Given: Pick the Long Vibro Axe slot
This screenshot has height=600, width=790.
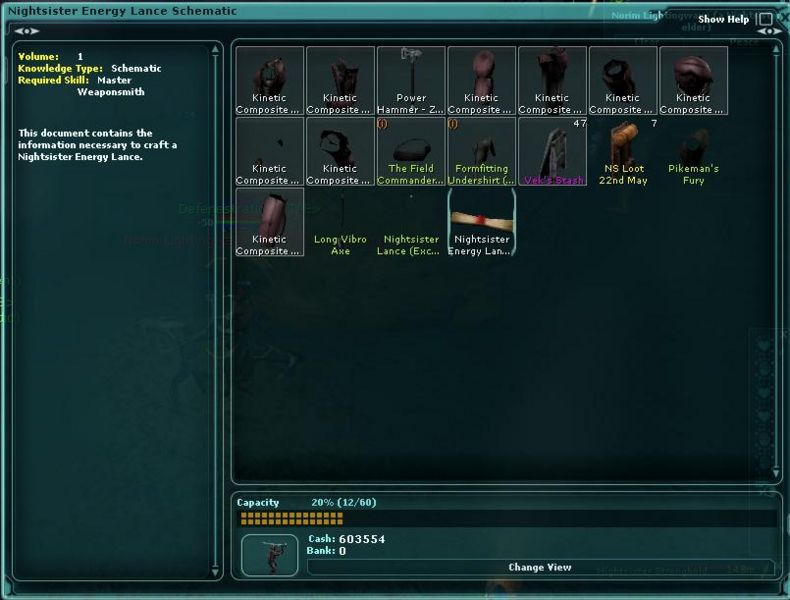Looking at the screenshot, I should pos(340,222).
